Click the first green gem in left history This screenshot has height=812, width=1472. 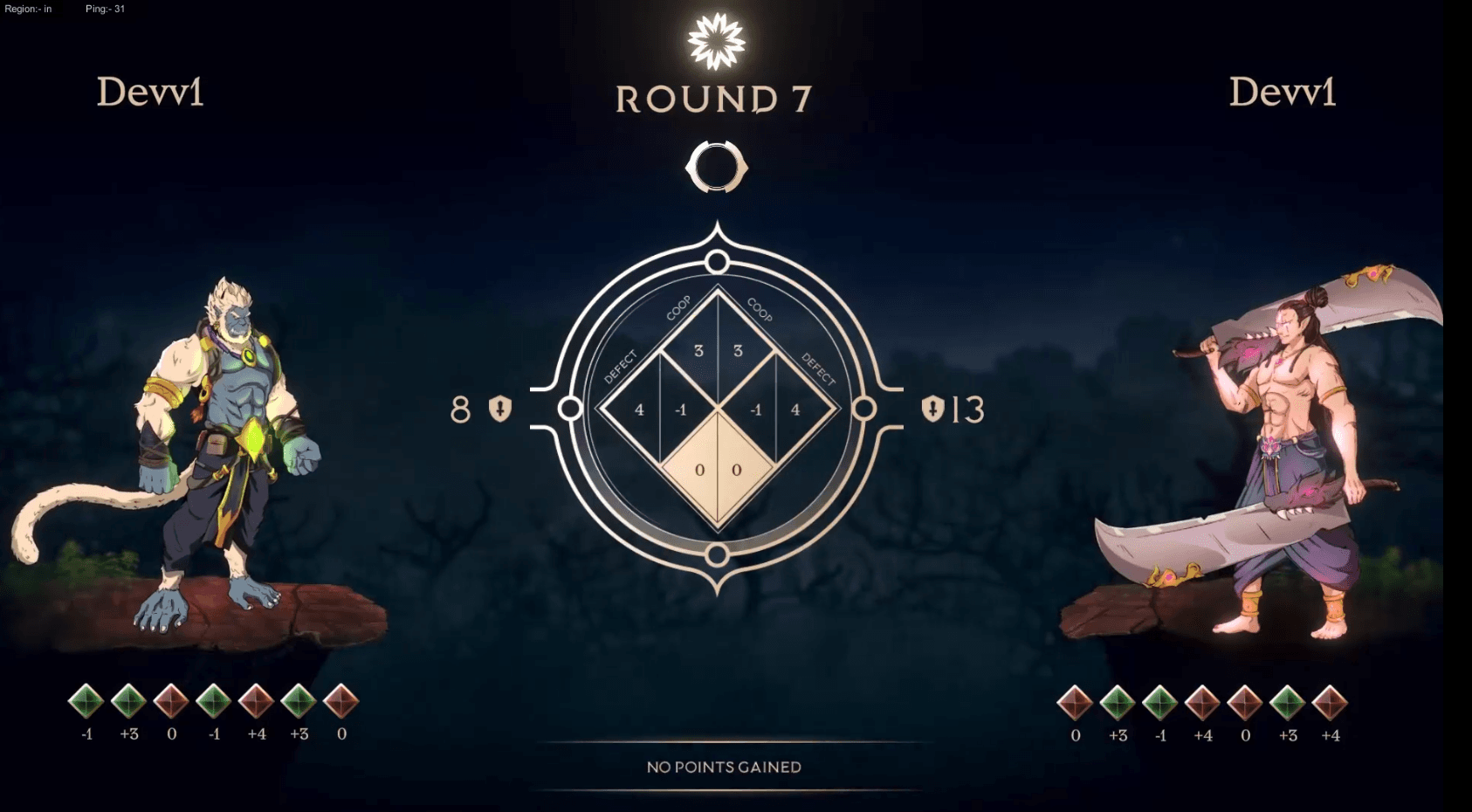[86, 700]
